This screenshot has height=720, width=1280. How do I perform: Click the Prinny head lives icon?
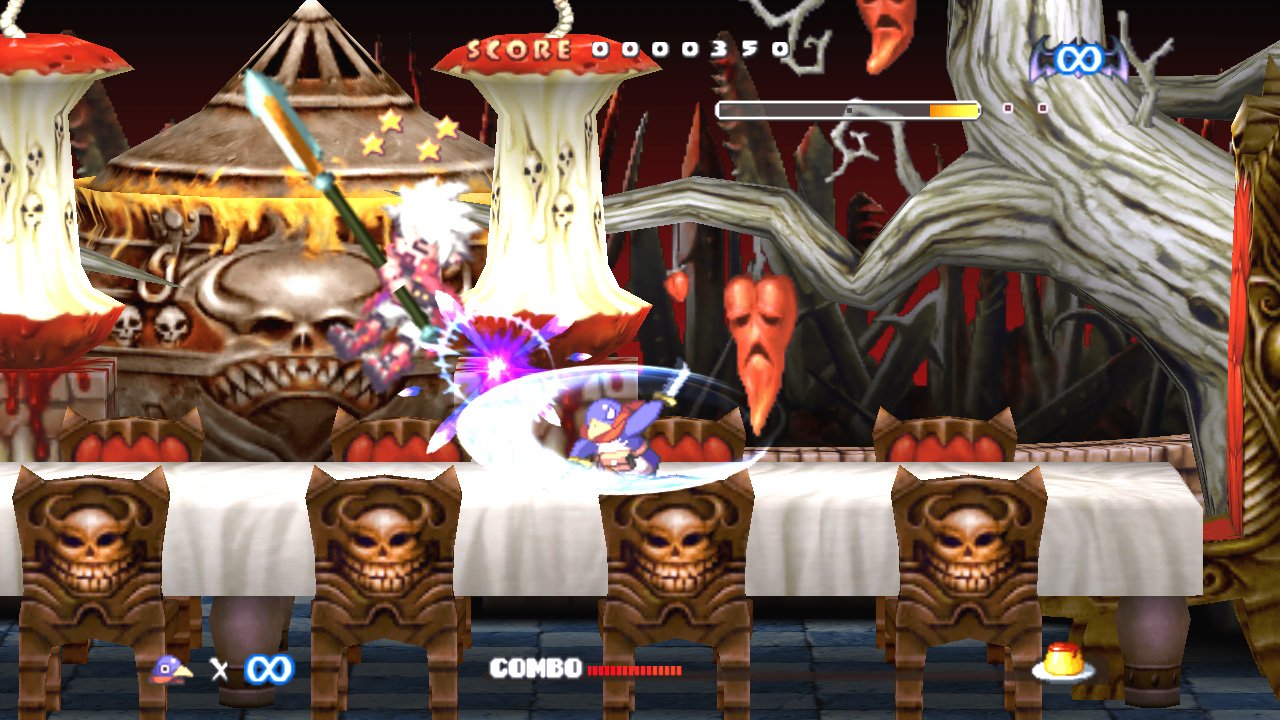pyautogui.click(x=170, y=668)
